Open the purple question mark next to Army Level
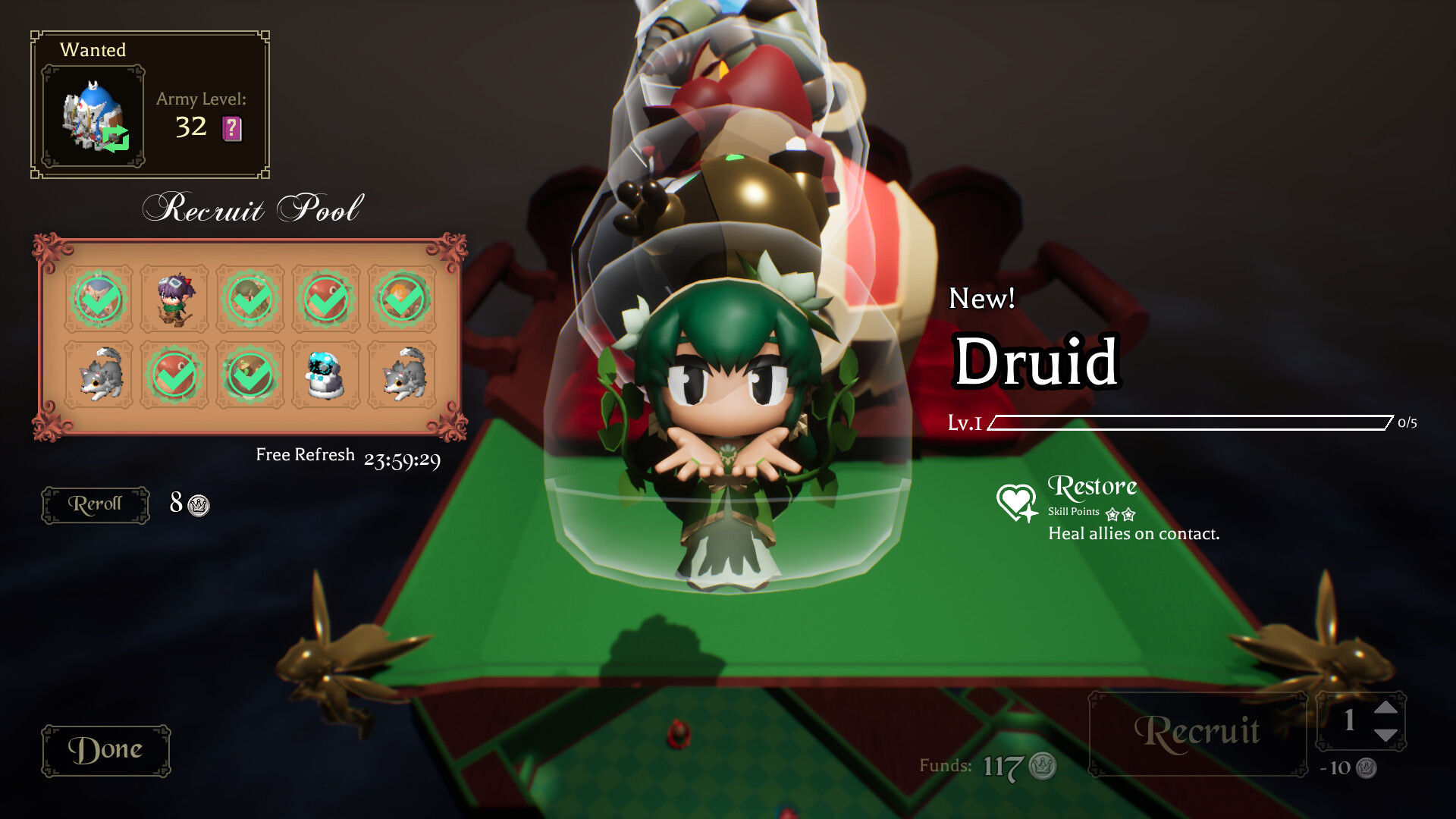The width and height of the screenshot is (1456, 819). click(231, 129)
